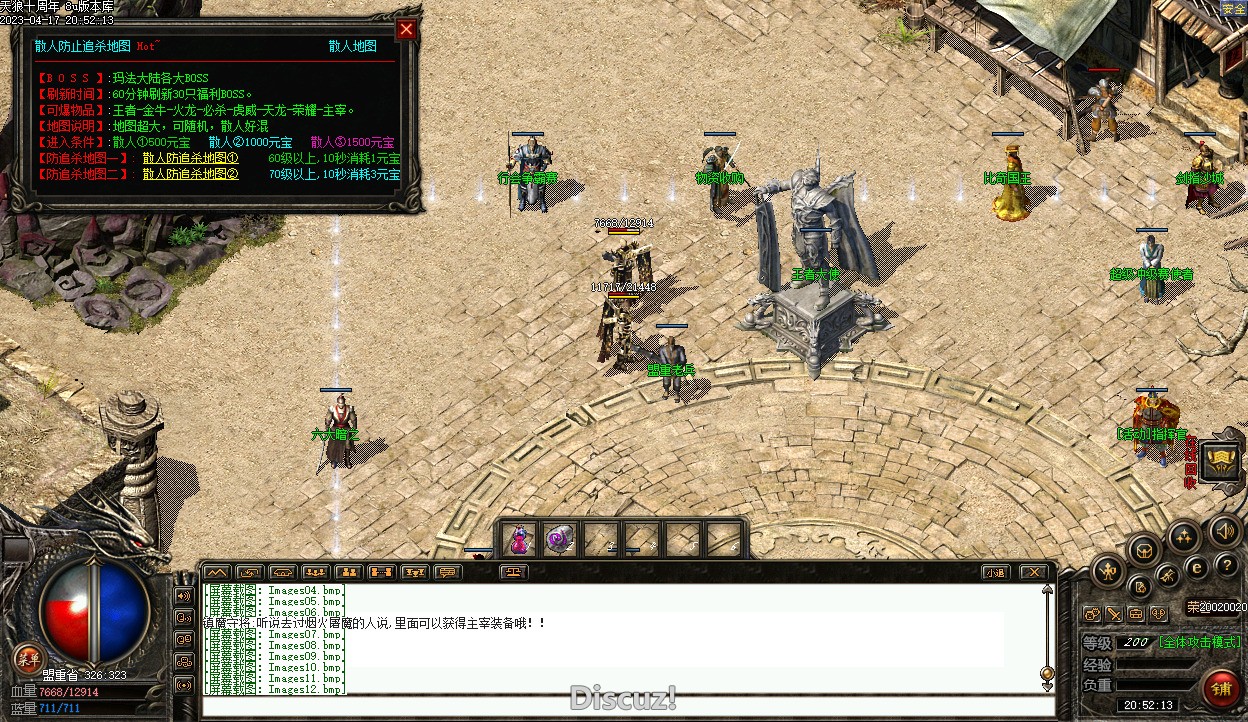This screenshot has width=1248, height=722.
Task: Select the purple scroll hotbar slot
Action: pyautogui.click(x=559, y=540)
